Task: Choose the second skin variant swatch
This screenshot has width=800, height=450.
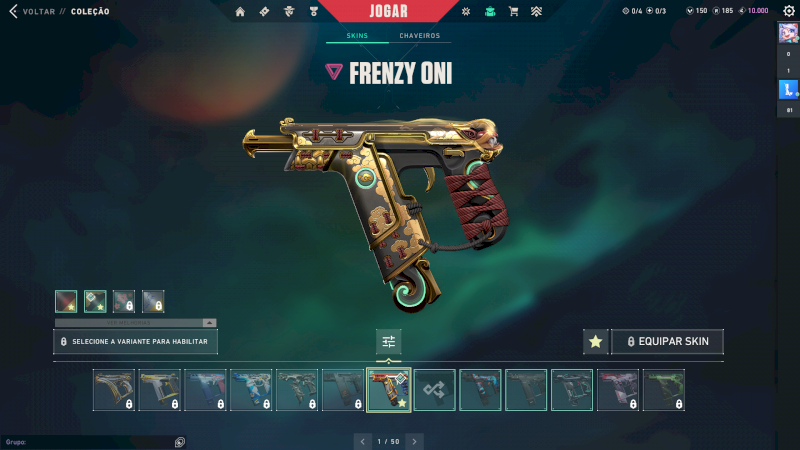Action: (x=95, y=300)
